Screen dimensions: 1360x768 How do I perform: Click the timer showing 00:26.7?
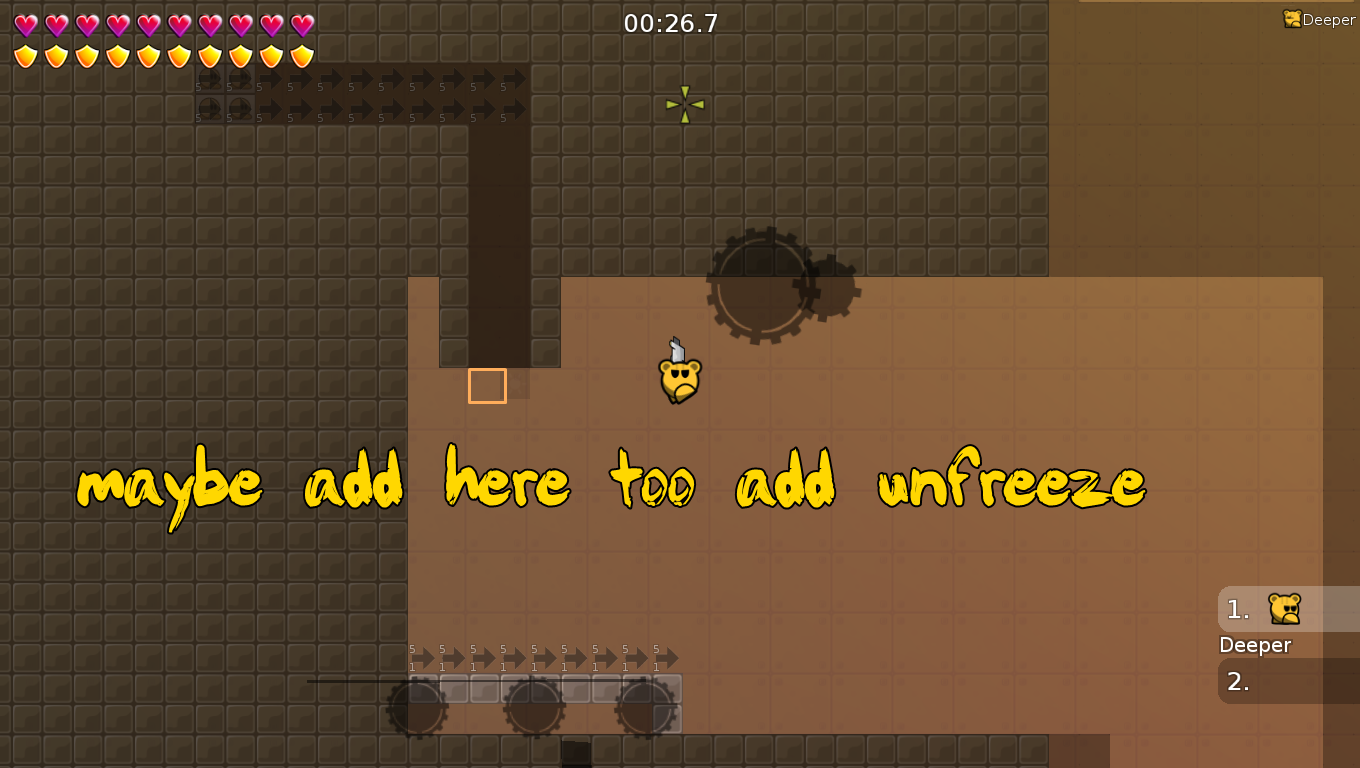pos(668,22)
